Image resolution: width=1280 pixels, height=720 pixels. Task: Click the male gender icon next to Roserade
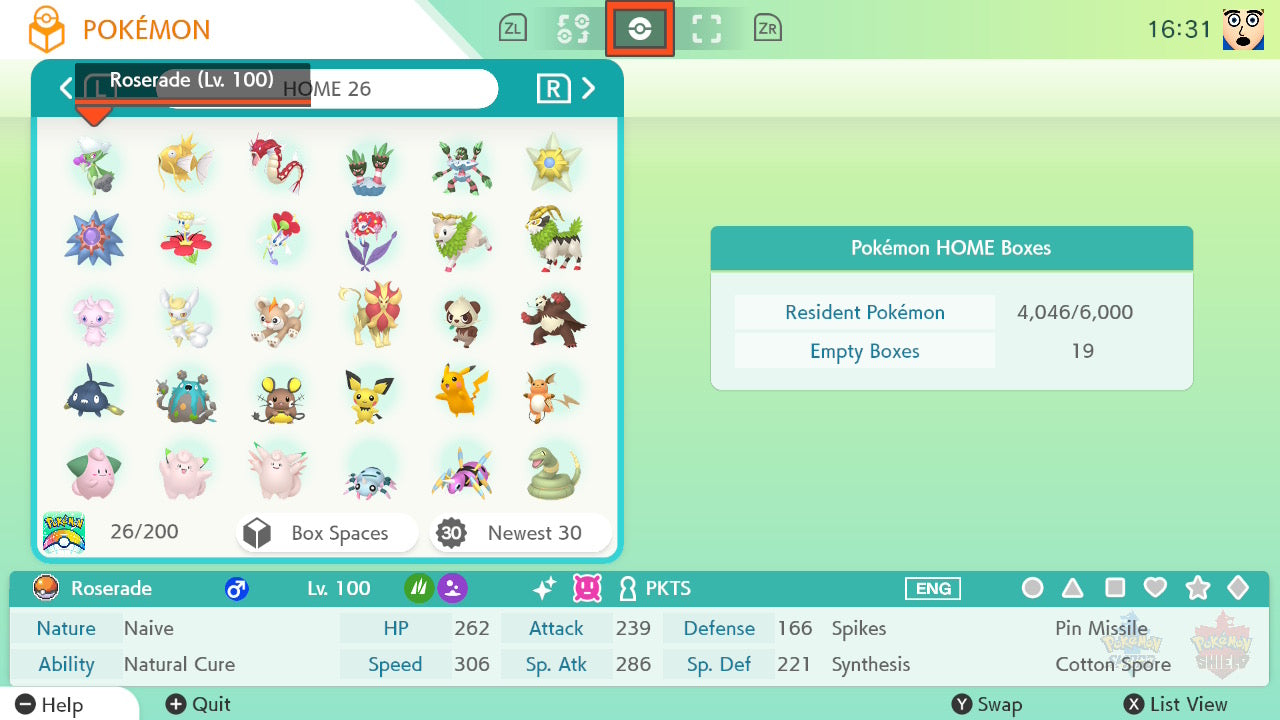(x=236, y=589)
